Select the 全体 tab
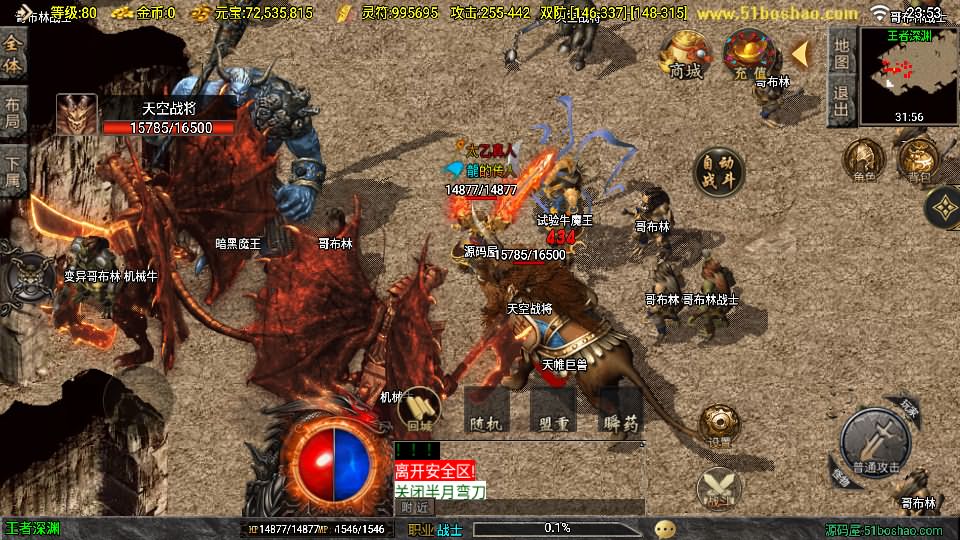This screenshot has height=540, width=960. (x=13, y=50)
